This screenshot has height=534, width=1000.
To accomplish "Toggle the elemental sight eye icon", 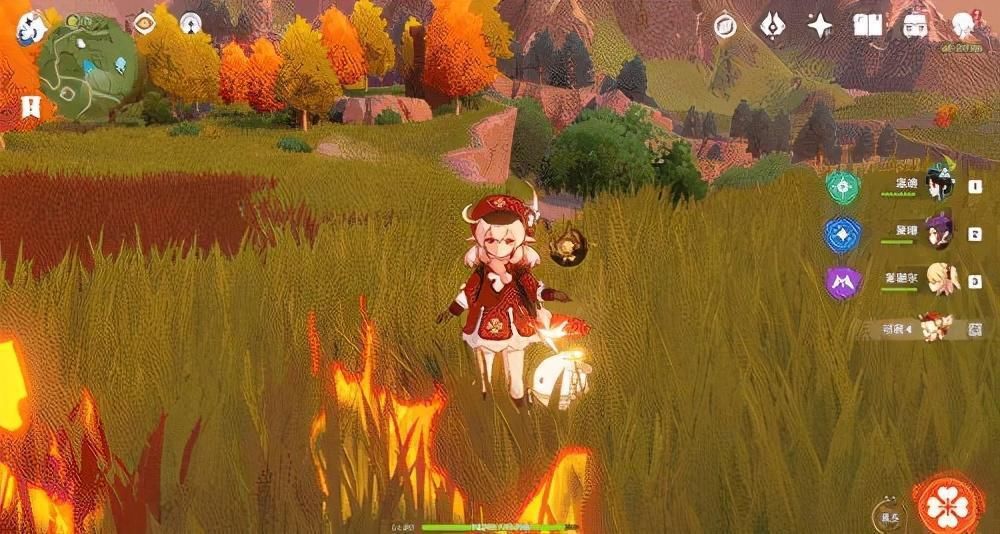I will coord(145,20).
